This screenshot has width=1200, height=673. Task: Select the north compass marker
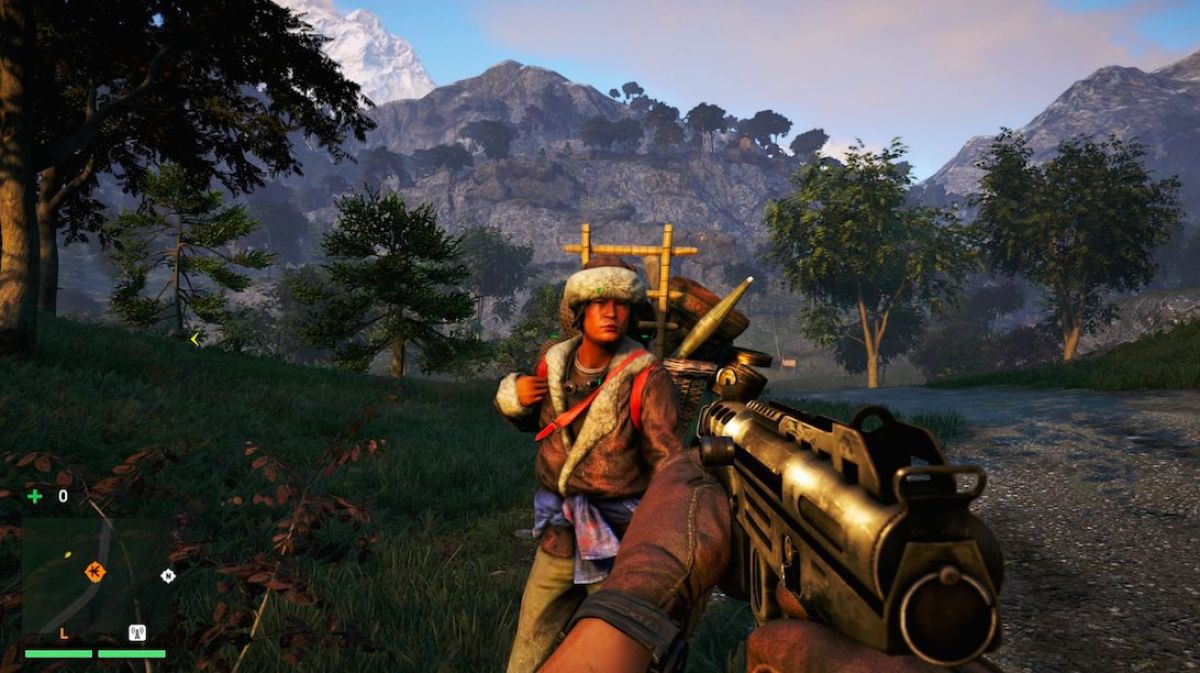[167, 575]
